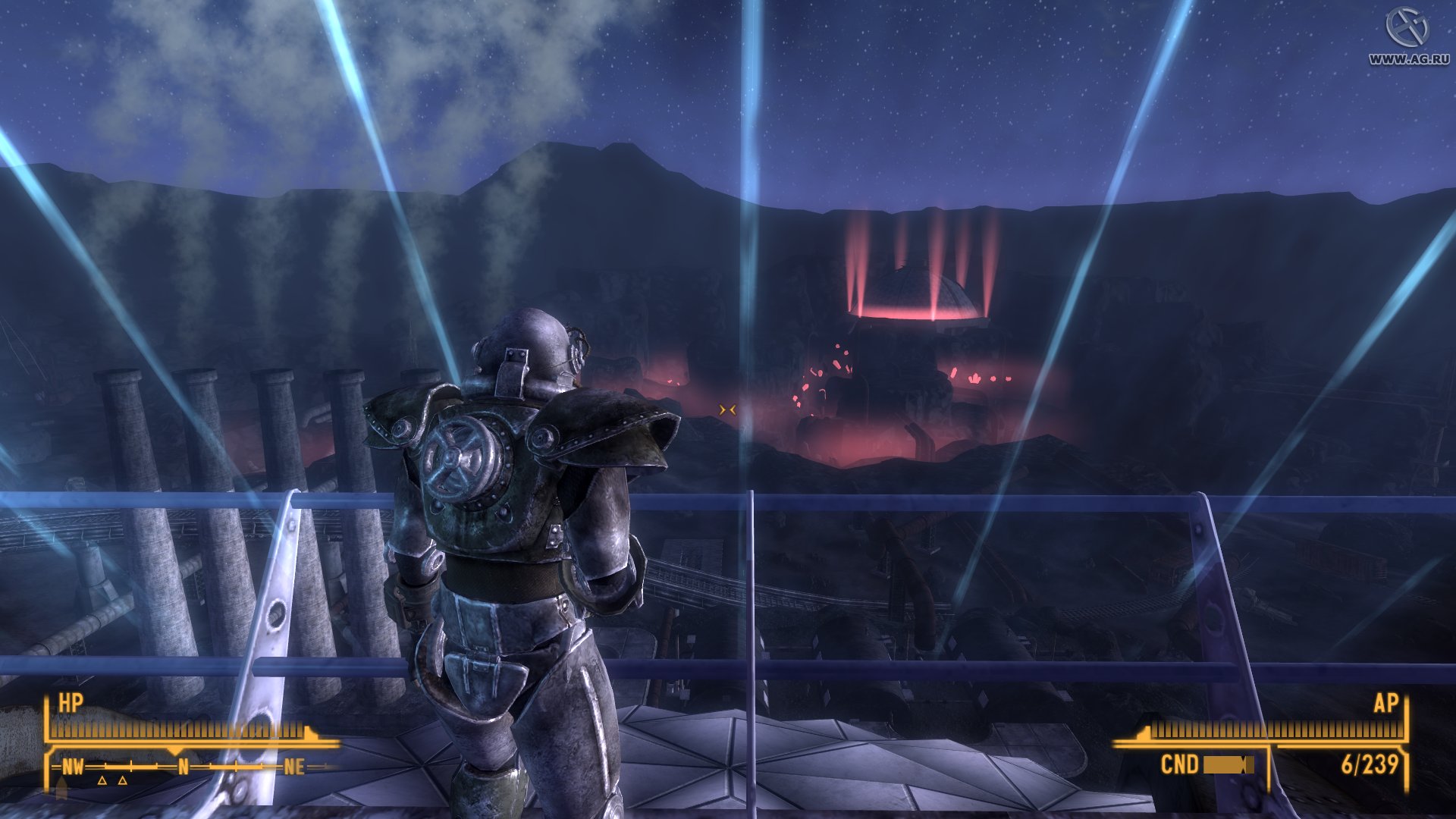Expand the N marker on the compass strip

(184, 767)
